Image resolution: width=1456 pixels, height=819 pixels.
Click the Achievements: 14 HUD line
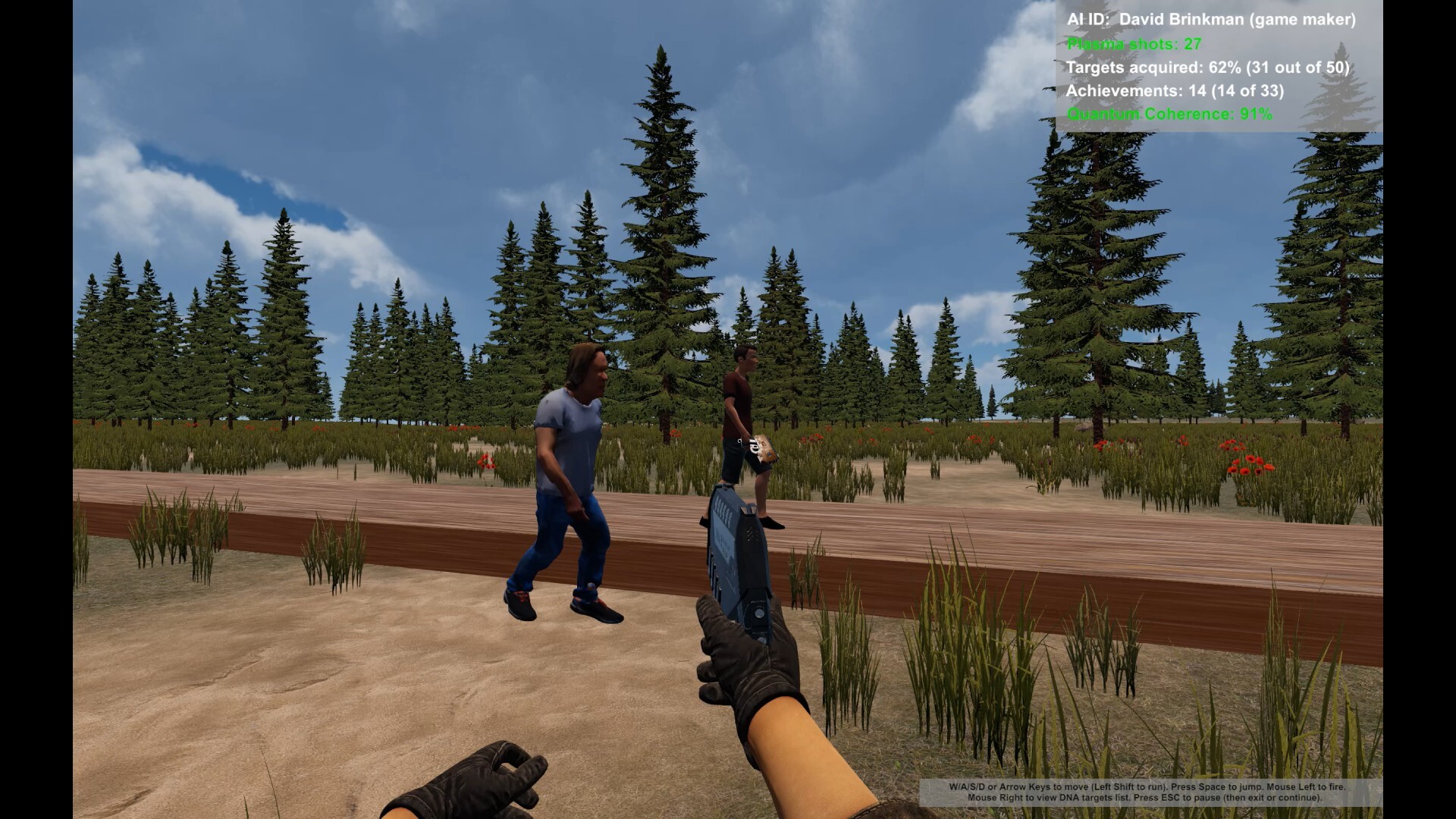coord(1175,92)
